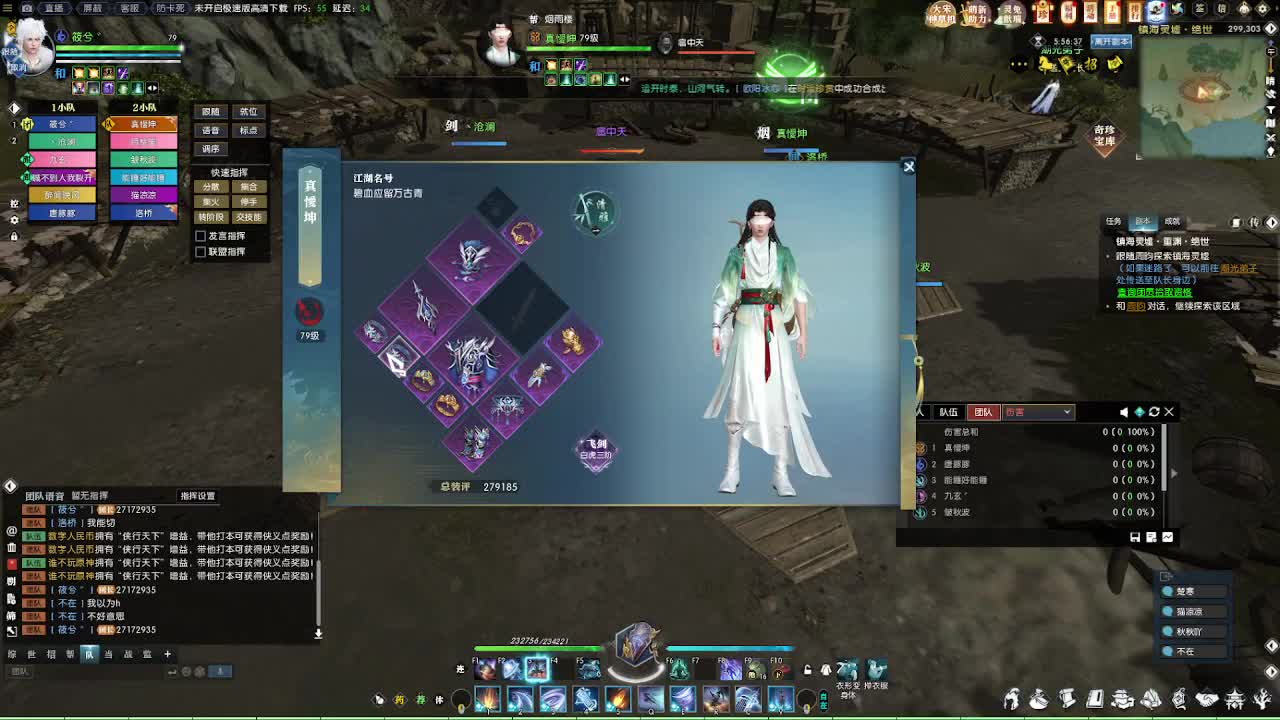This screenshot has width=1280, height=720.
Task: Enable the 发言指挥 checkbox
Action: (201, 235)
